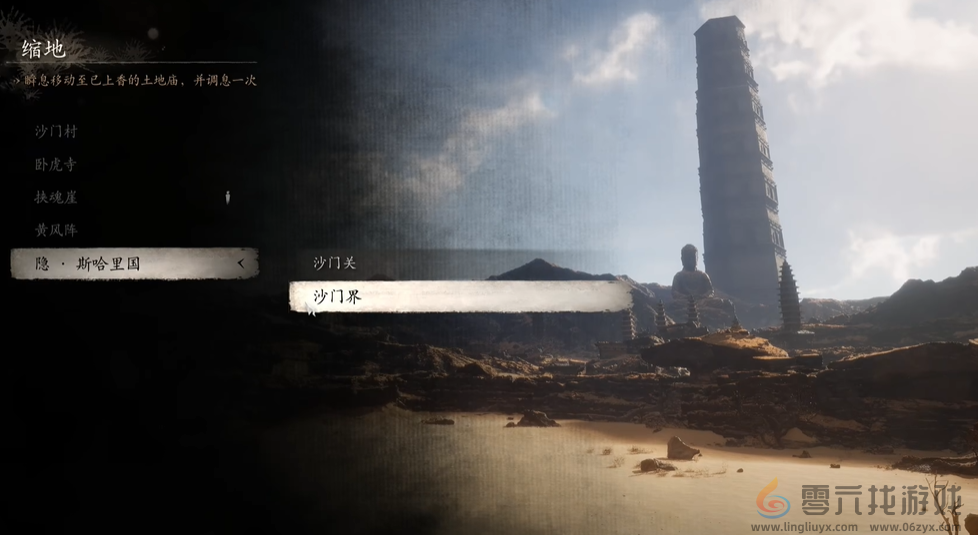The height and width of the screenshot is (535, 978).
Task: Choose the 卧虎寺 location entry
Action: 56,164
